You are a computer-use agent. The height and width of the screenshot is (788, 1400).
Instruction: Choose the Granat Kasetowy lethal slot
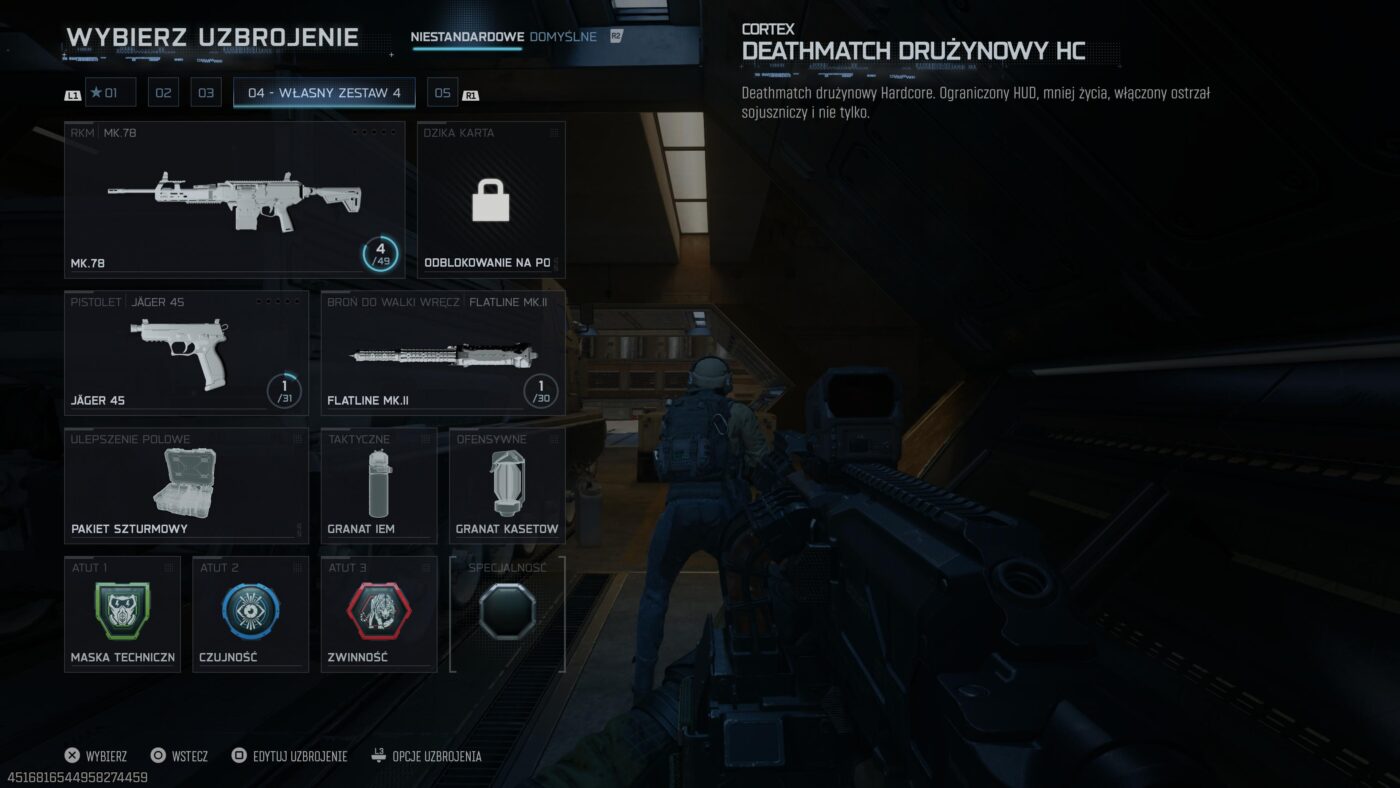(506, 486)
